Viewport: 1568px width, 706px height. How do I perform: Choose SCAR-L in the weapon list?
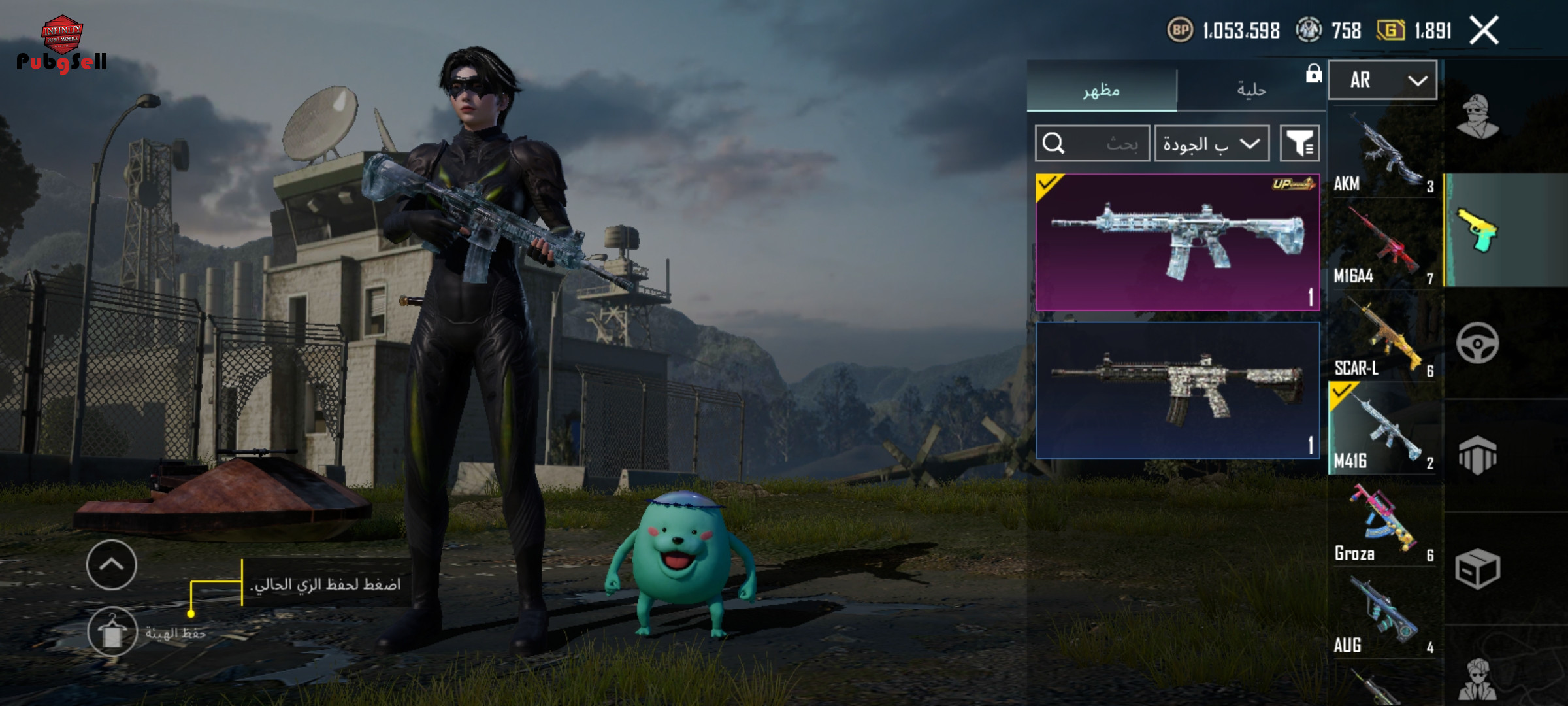(1383, 339)
